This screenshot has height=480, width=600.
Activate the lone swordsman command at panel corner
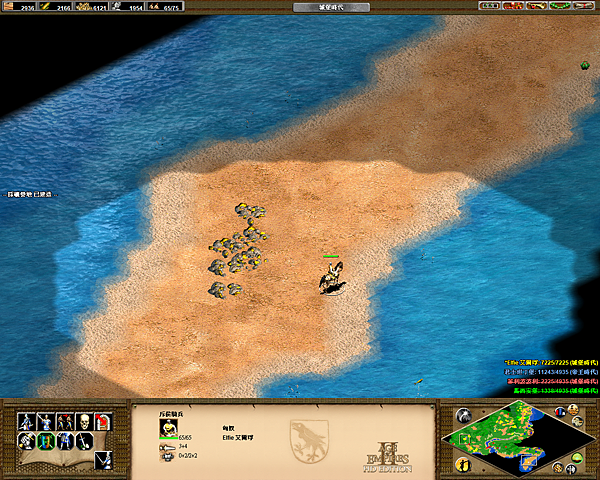point(104,459)
